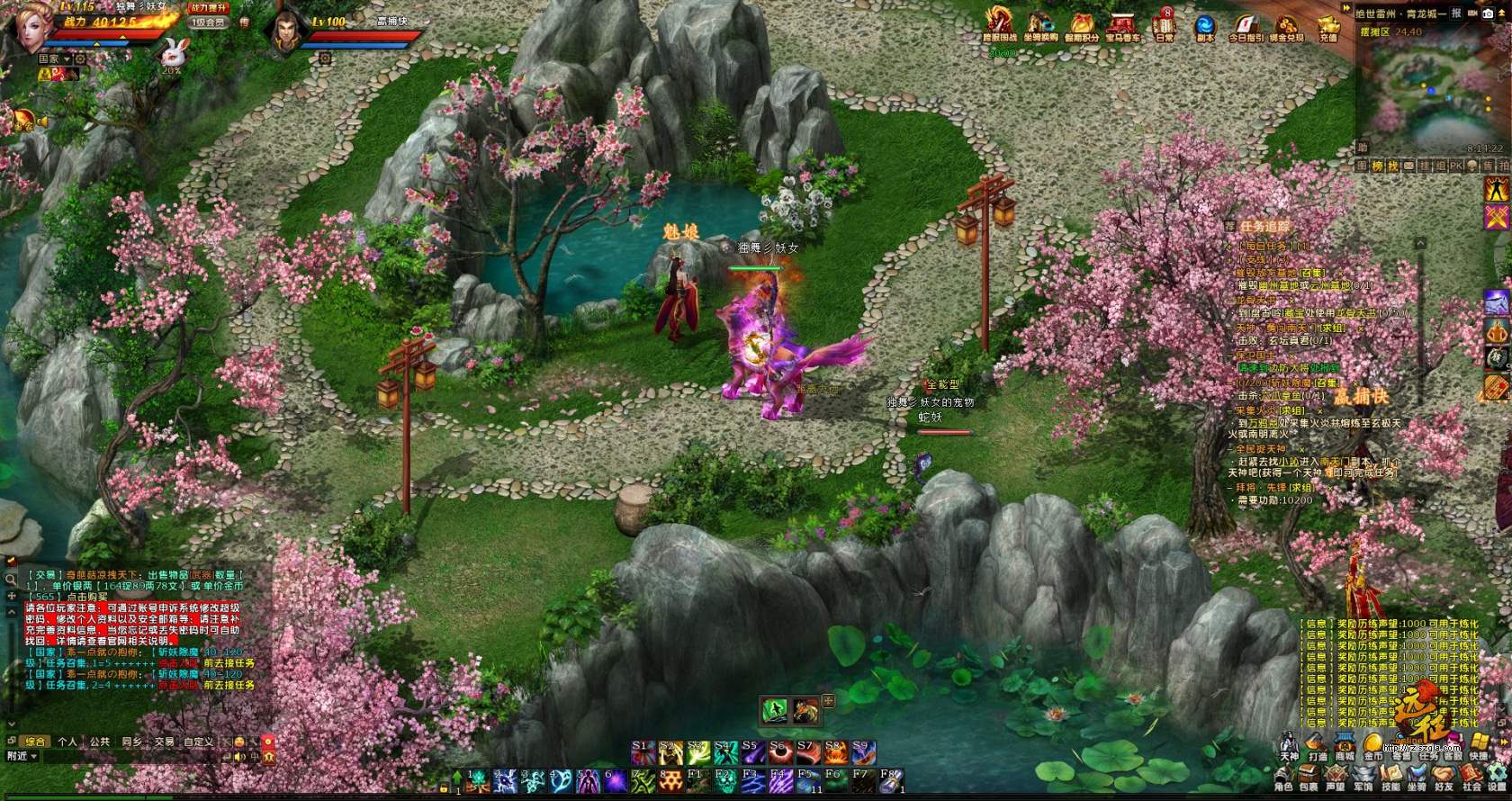Open the 角色 character sheet
This screenshot has height=801, width=1512.
[1283, 778]
